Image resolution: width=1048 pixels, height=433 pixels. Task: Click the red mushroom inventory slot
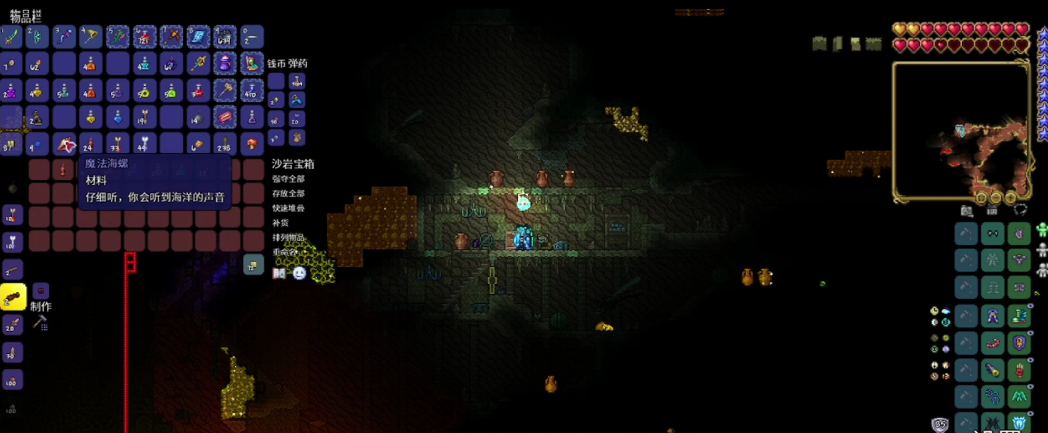click(252, 145)
